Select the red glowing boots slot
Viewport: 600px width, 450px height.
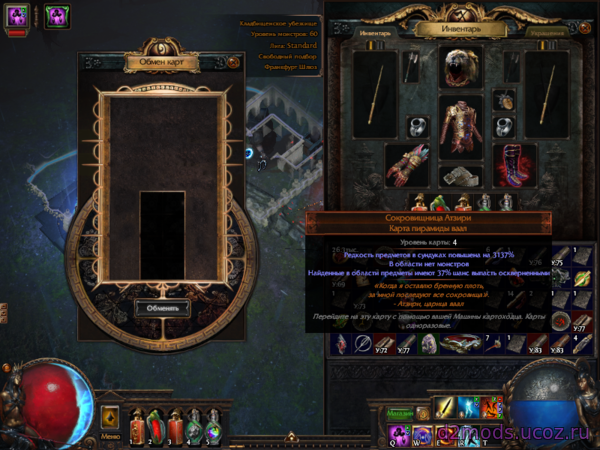tap(515, 164)
